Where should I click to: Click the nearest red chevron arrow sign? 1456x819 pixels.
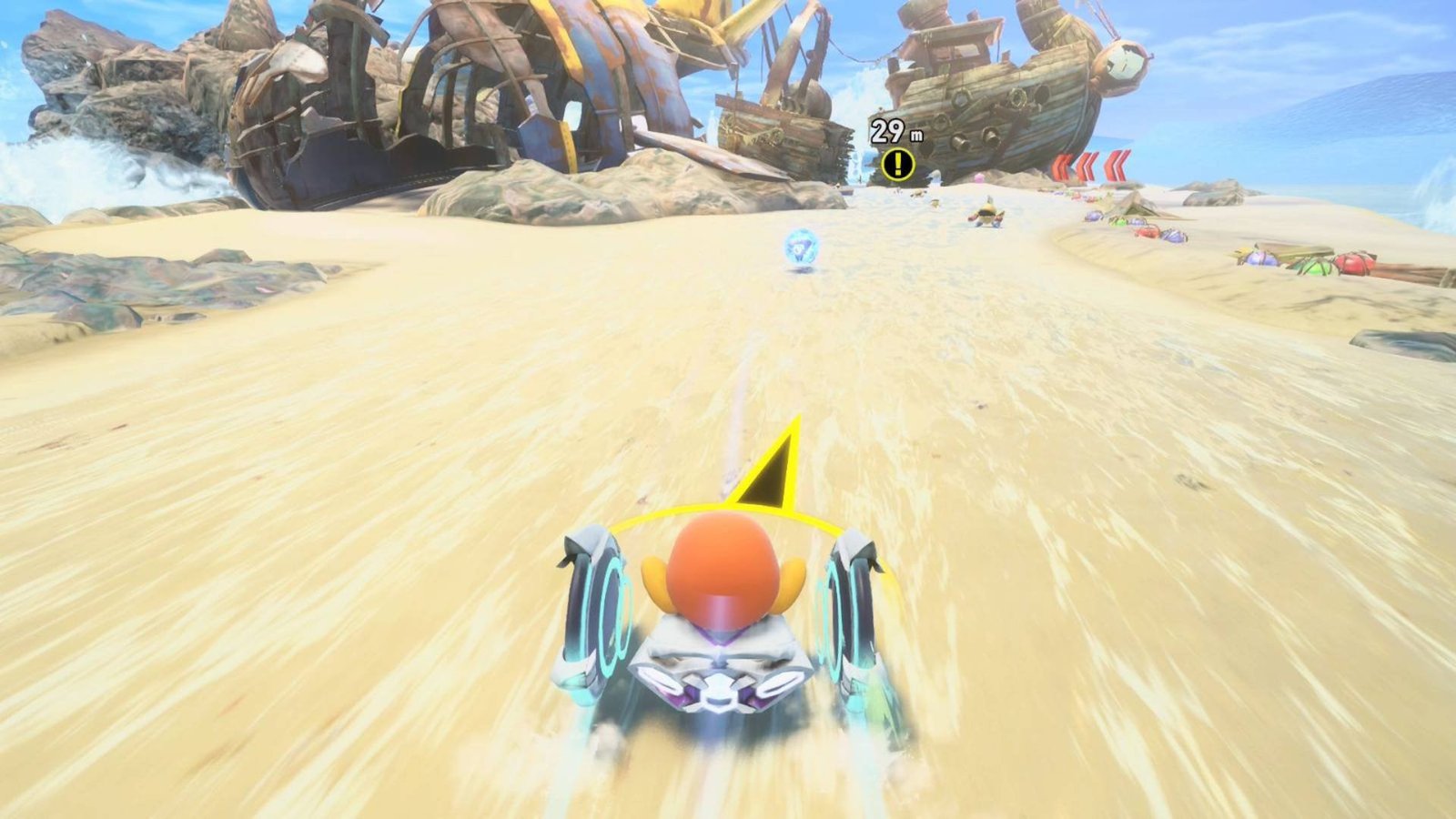(1117, 164)
